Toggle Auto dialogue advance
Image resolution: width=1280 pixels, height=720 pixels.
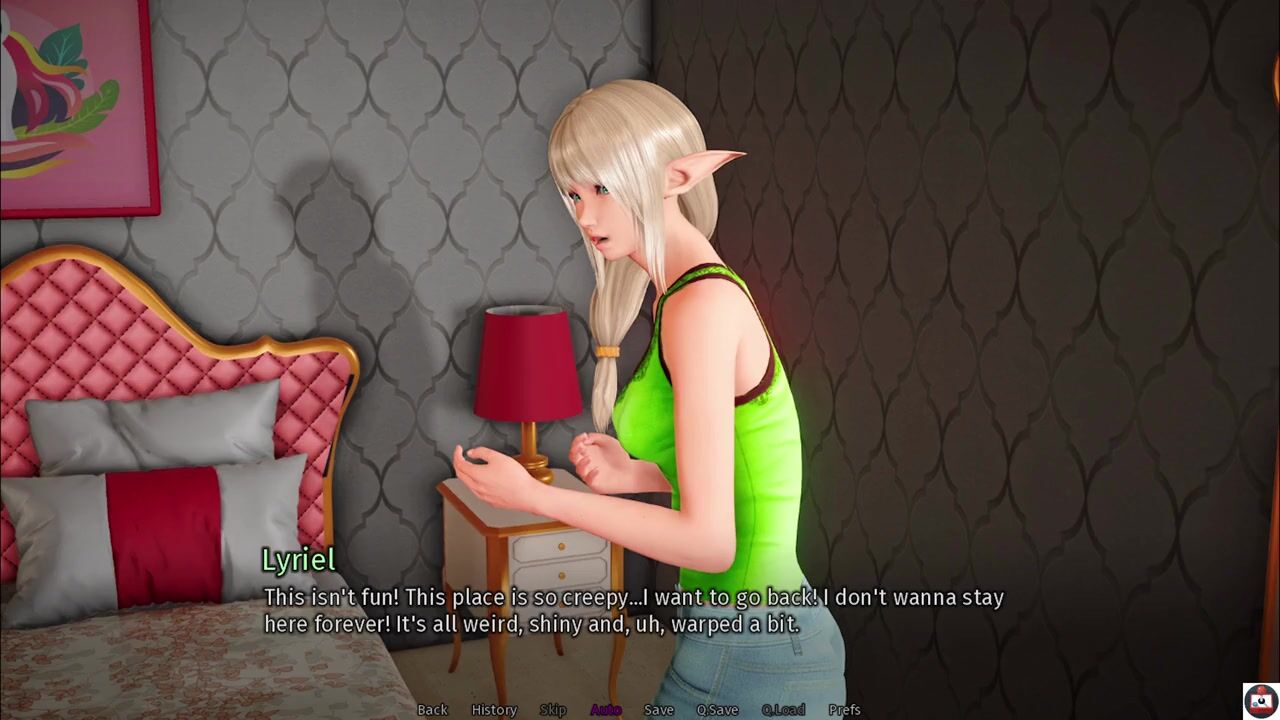(606, 710)
